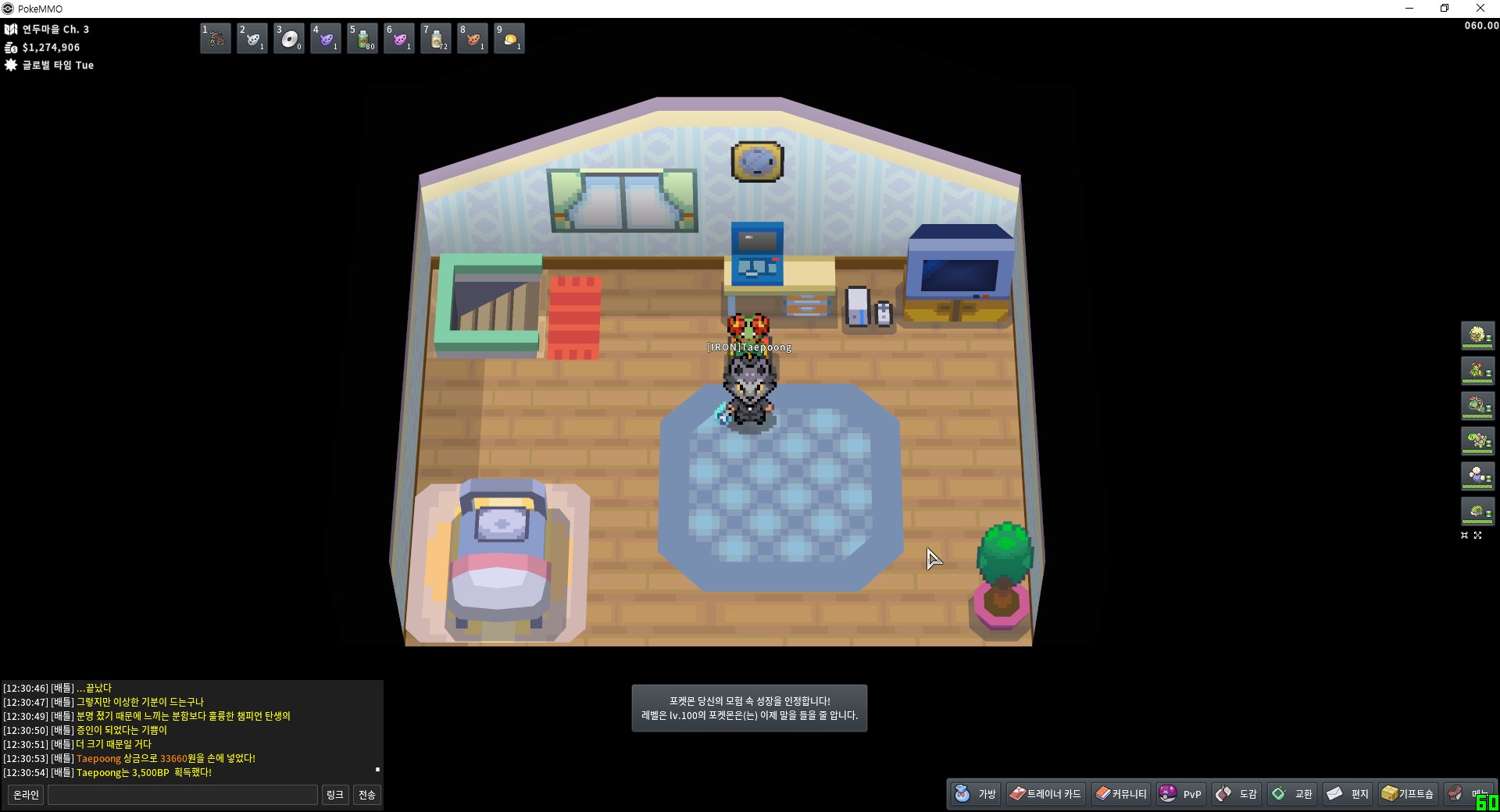Open the 교환 trade window
The width and height of the screenshot is (1500, 812).
click(1292, 794)
